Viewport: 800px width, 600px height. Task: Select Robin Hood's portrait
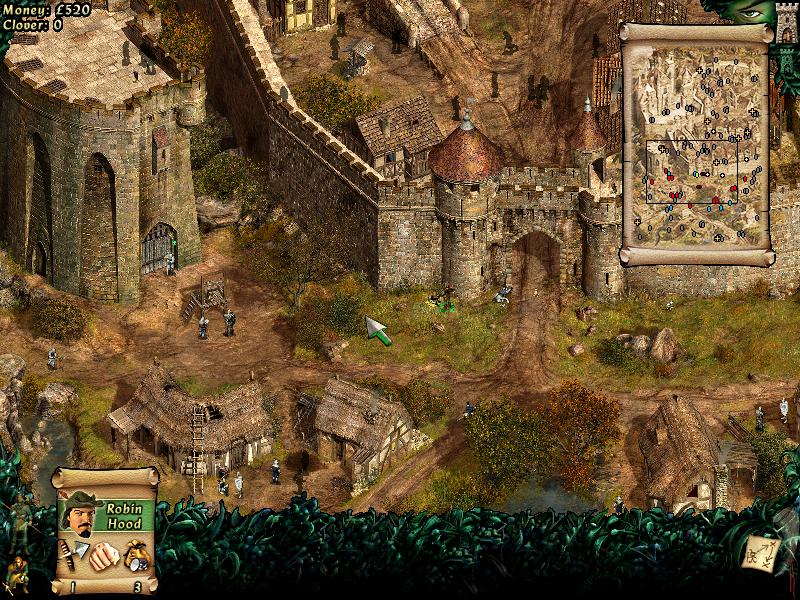click(77, 512)
